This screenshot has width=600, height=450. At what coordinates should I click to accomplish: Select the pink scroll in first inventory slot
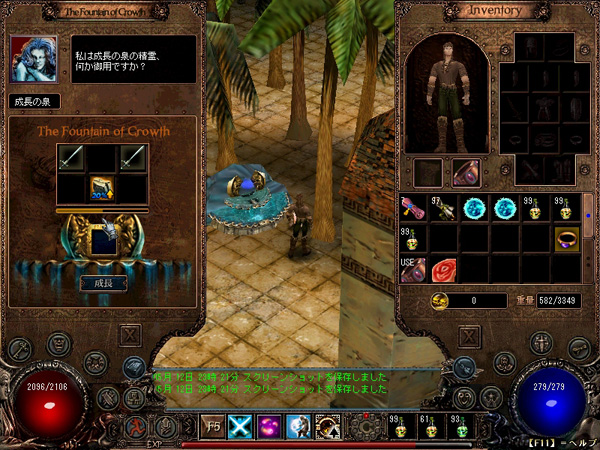click(x=414, y=208)
